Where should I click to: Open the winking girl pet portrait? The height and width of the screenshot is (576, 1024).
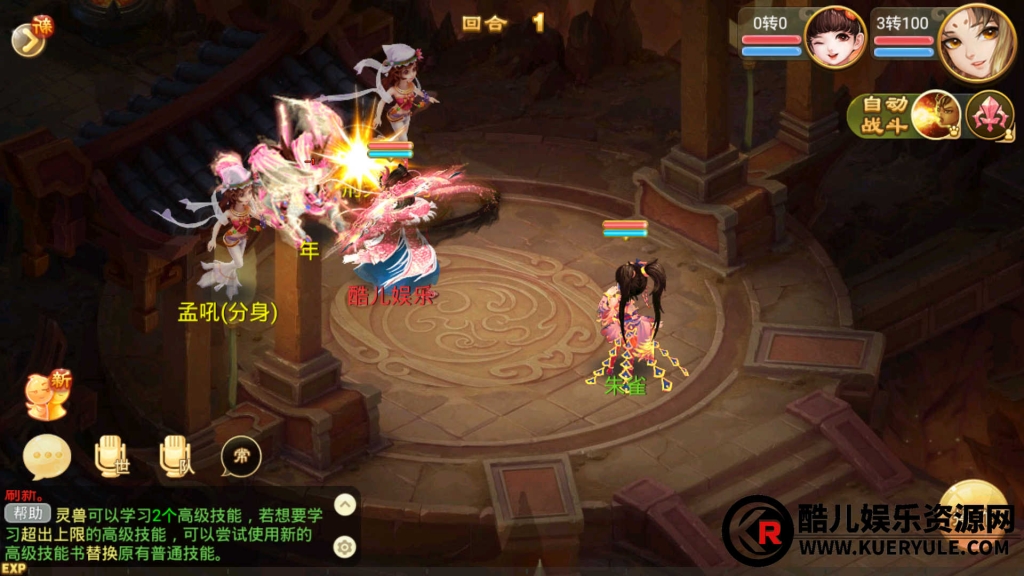click(x=835, y=37)
